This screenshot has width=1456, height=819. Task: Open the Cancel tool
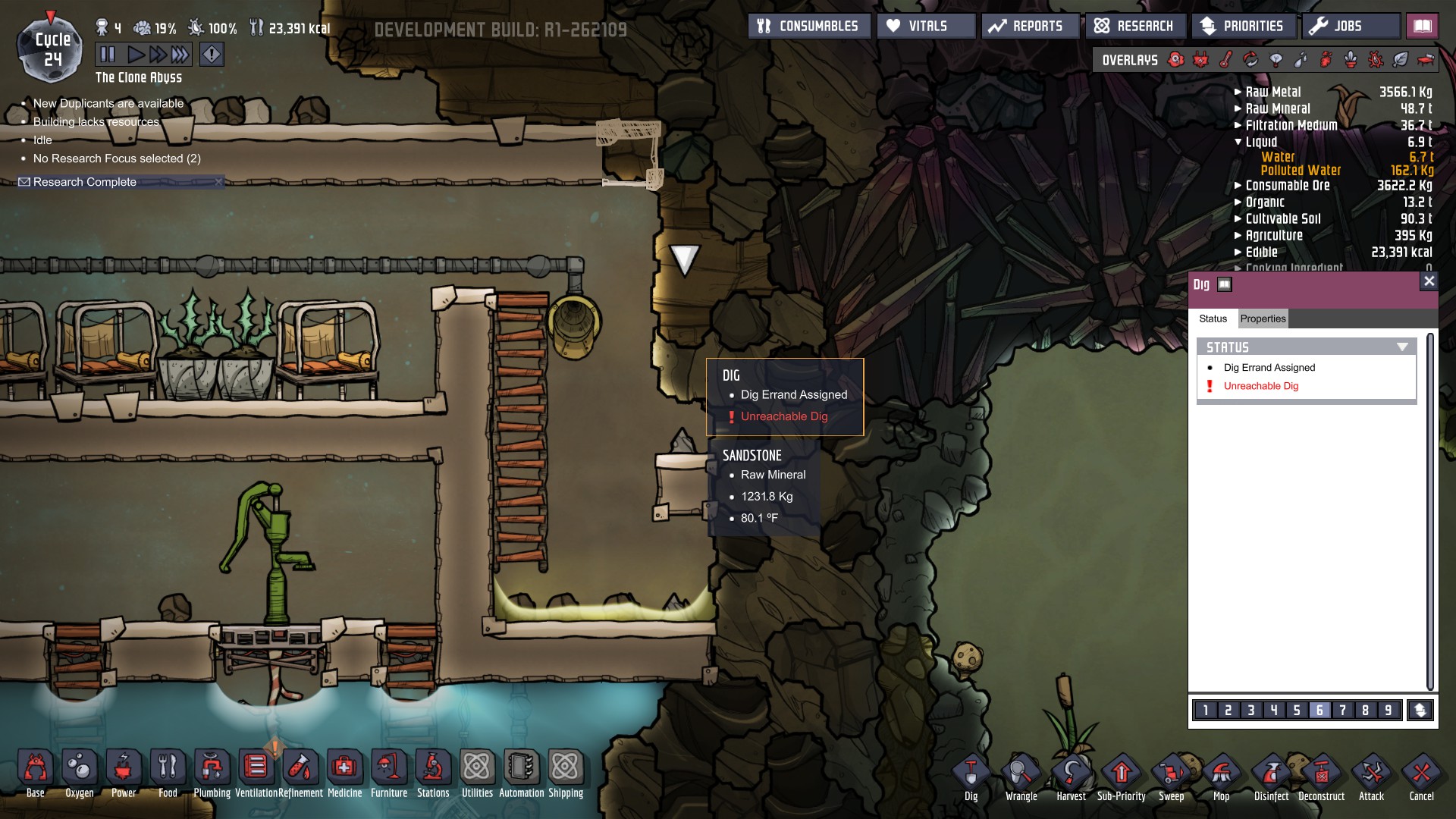coord(1421,772)
